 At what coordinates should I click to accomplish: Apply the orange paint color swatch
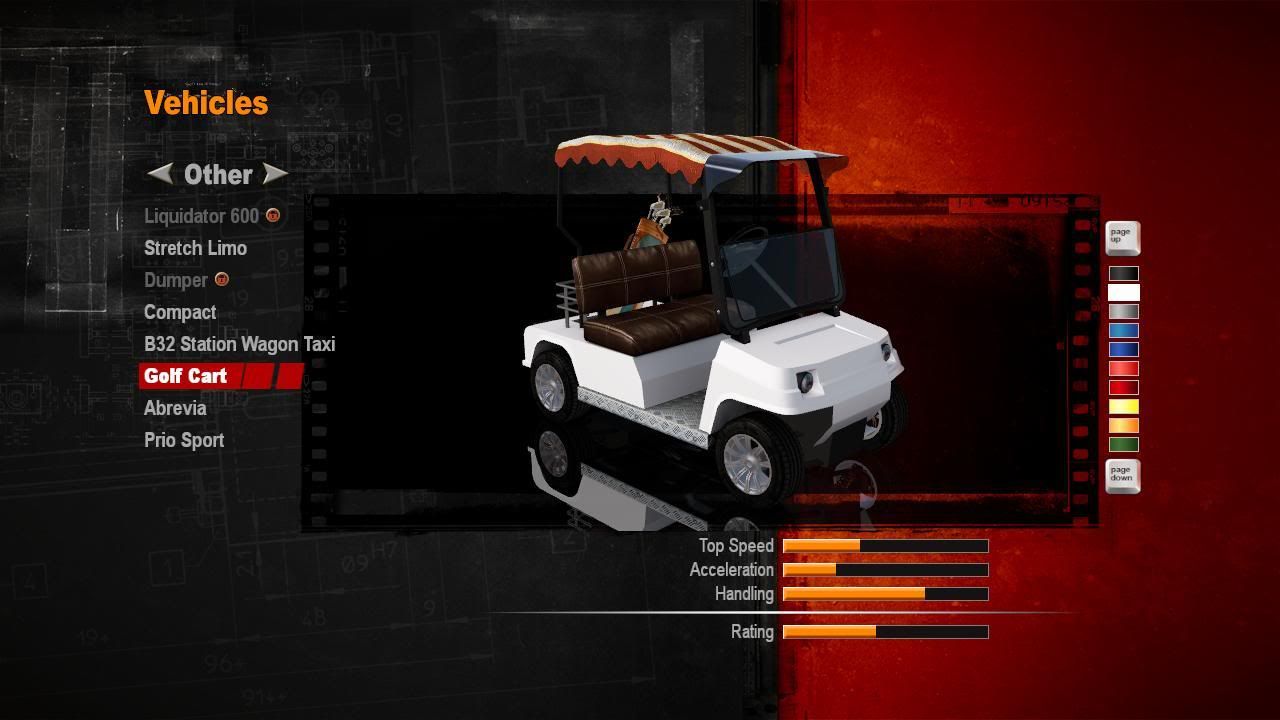[1123, 425]
